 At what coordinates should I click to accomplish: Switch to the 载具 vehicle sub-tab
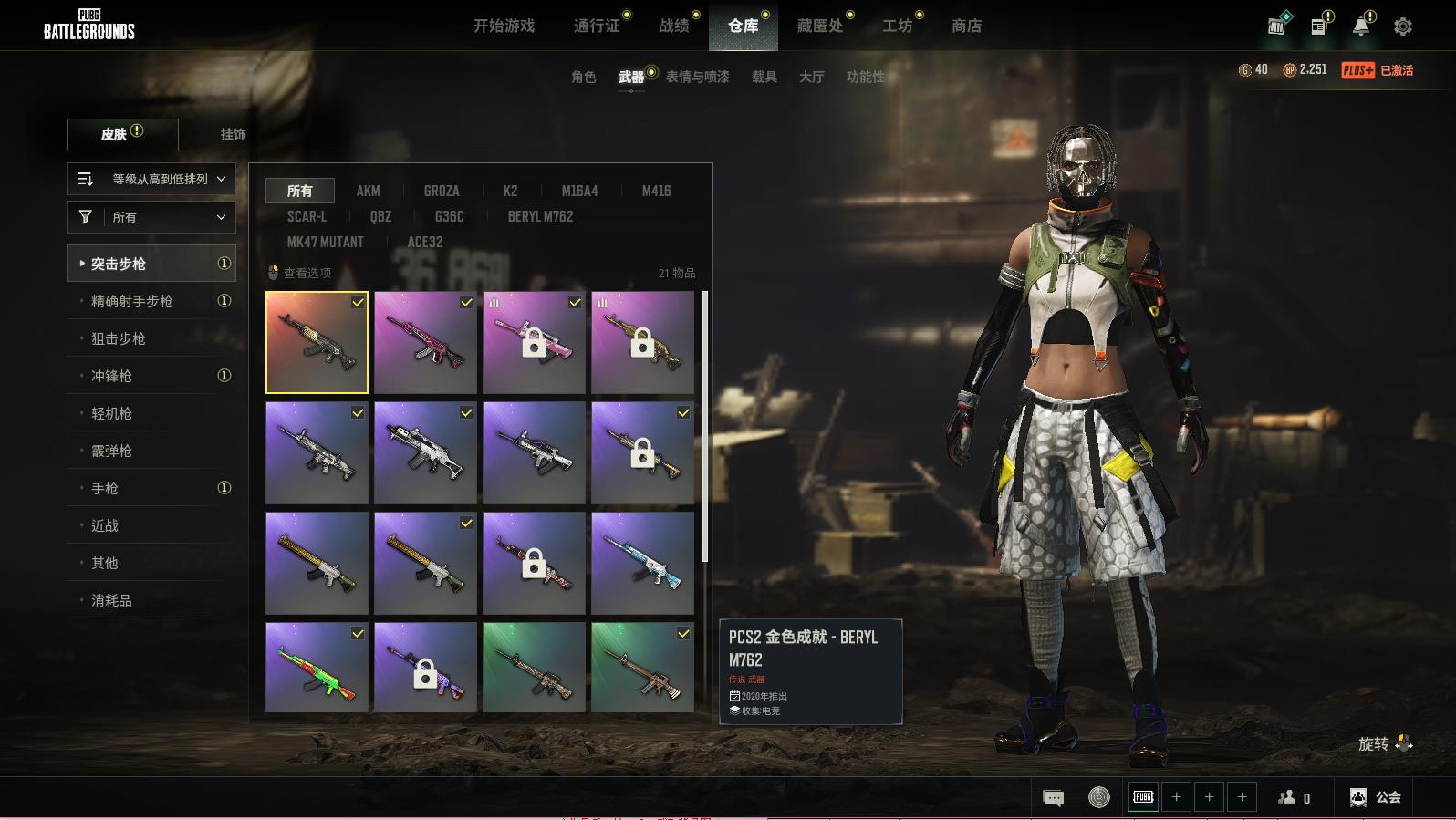pyautogui.click(x=764, y=77)
